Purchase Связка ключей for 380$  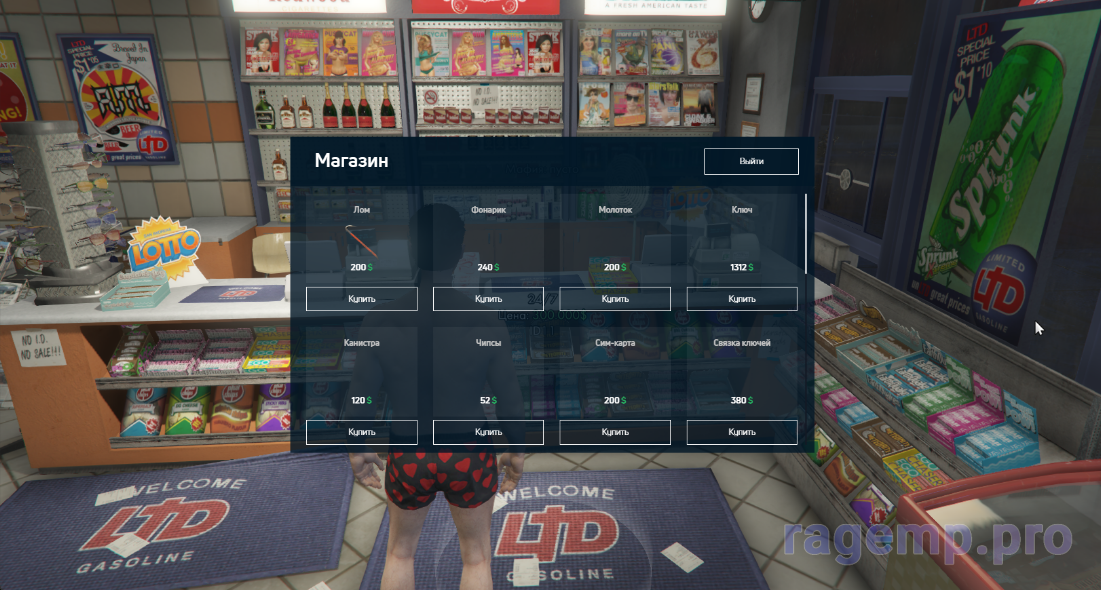point(742,432)
